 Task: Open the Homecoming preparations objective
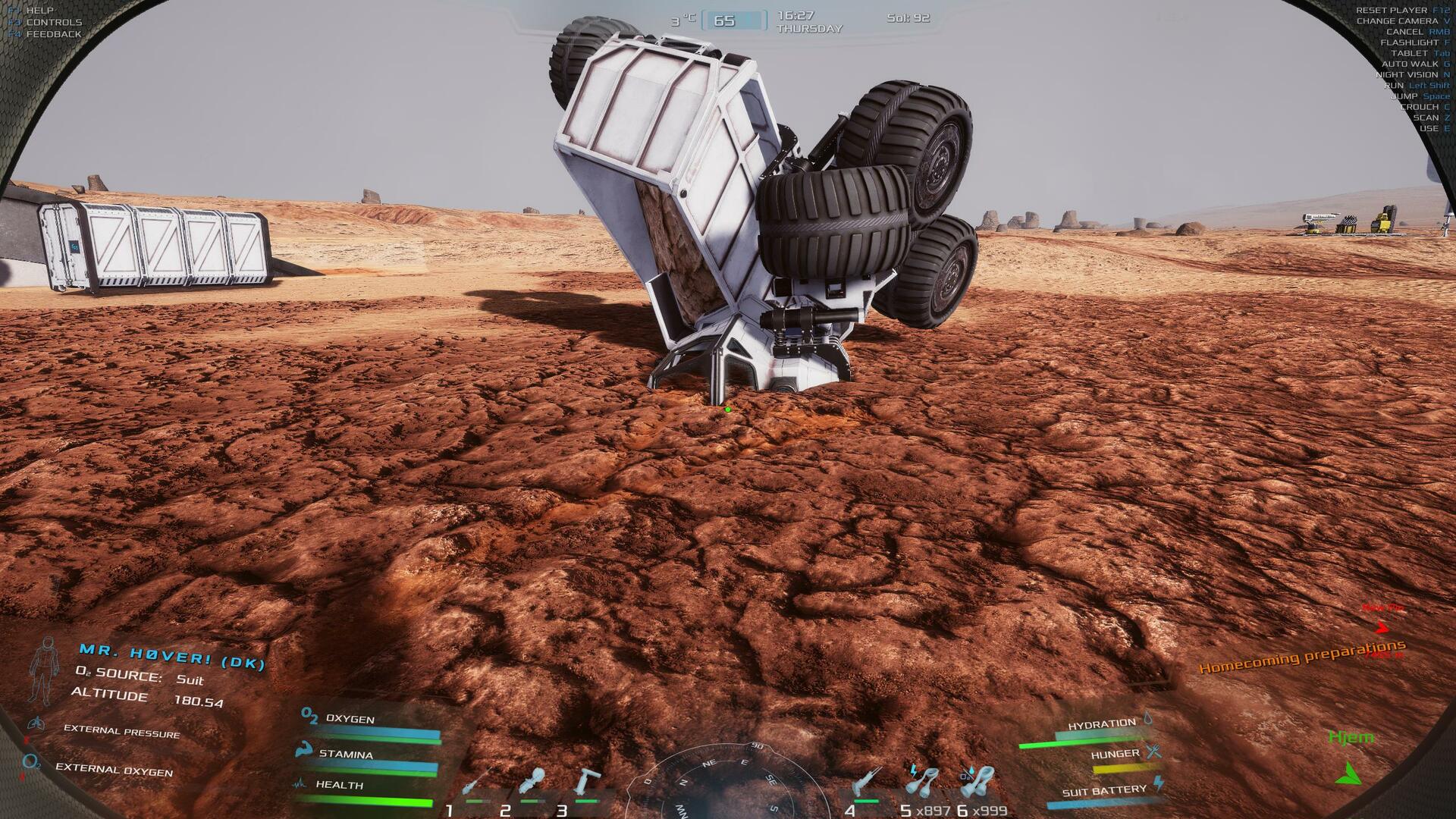[x=1301, y=657]
